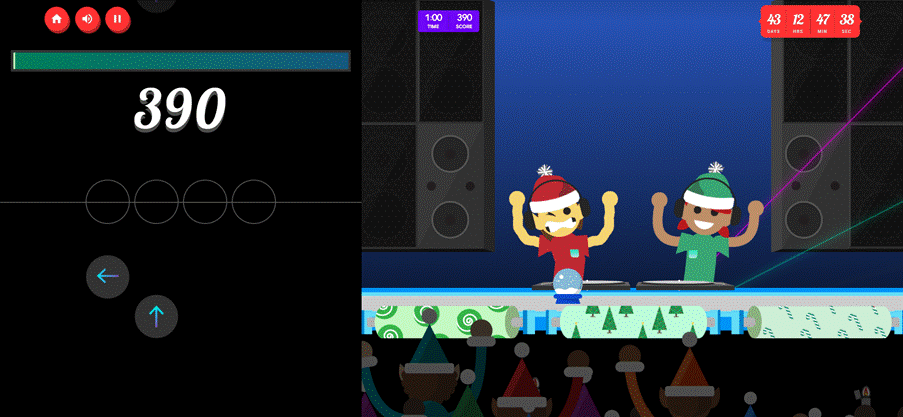Hit the up arrow note

point(156,317)
